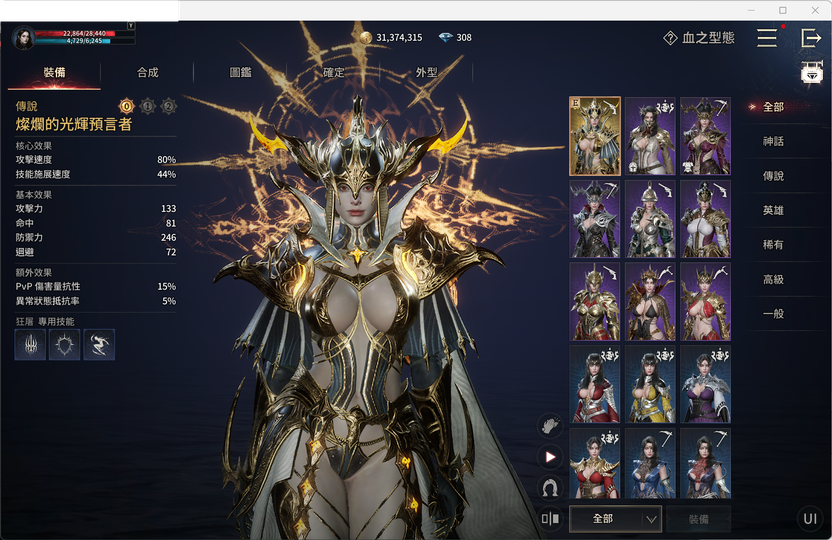The height and width of the screenshot is (540, 832).
Task: Show the 神話 grade filter
Action: coord(773,142)
